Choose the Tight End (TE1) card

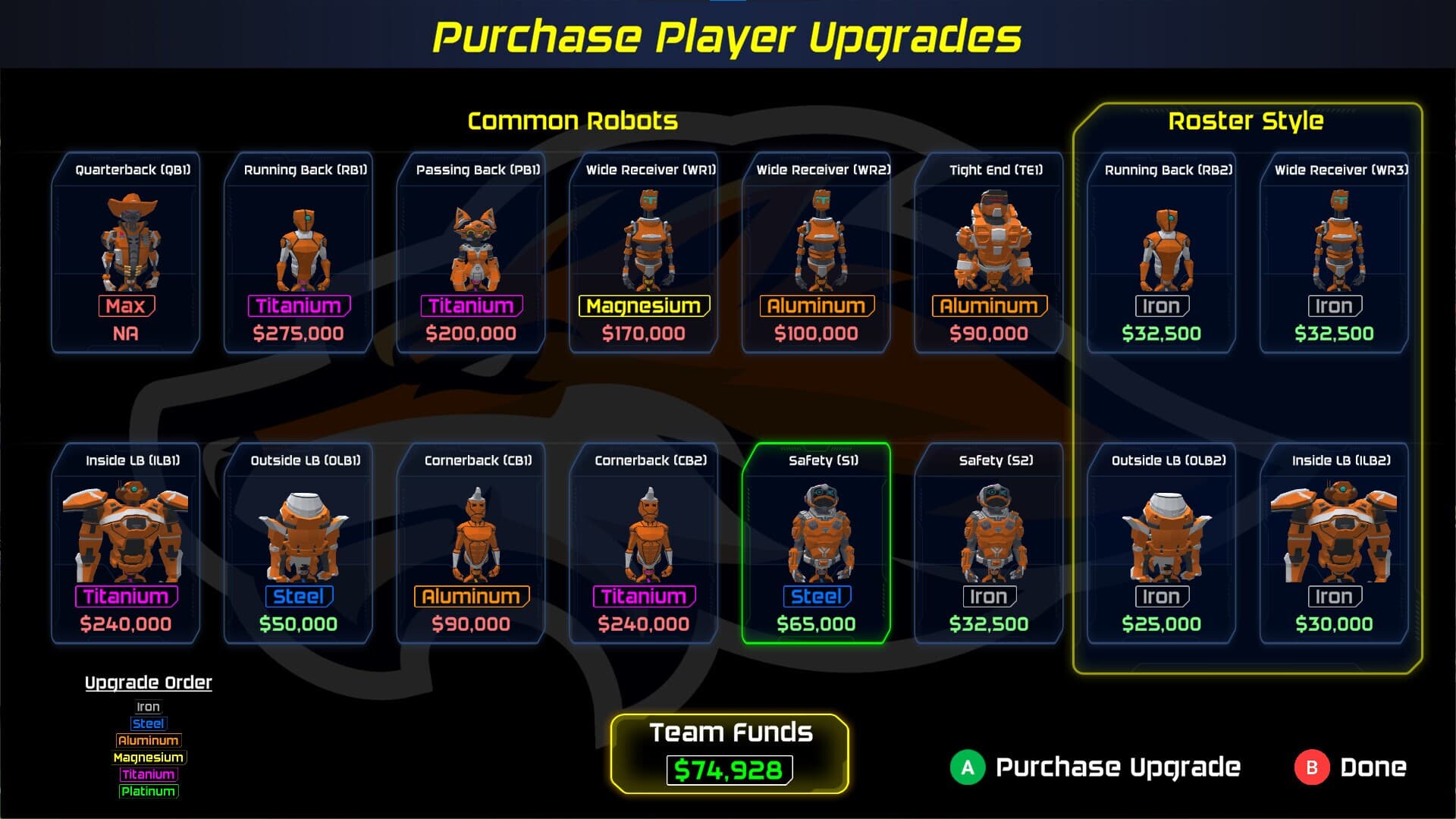pyautogui.click(x=989, y=253)
